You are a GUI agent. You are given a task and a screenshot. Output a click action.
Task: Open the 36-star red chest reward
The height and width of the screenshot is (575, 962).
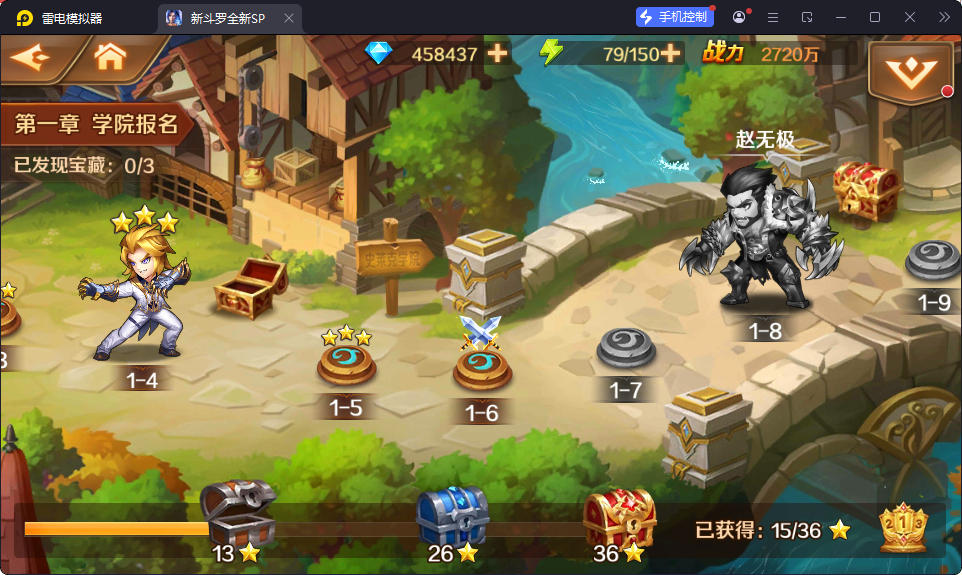(618, 517)
